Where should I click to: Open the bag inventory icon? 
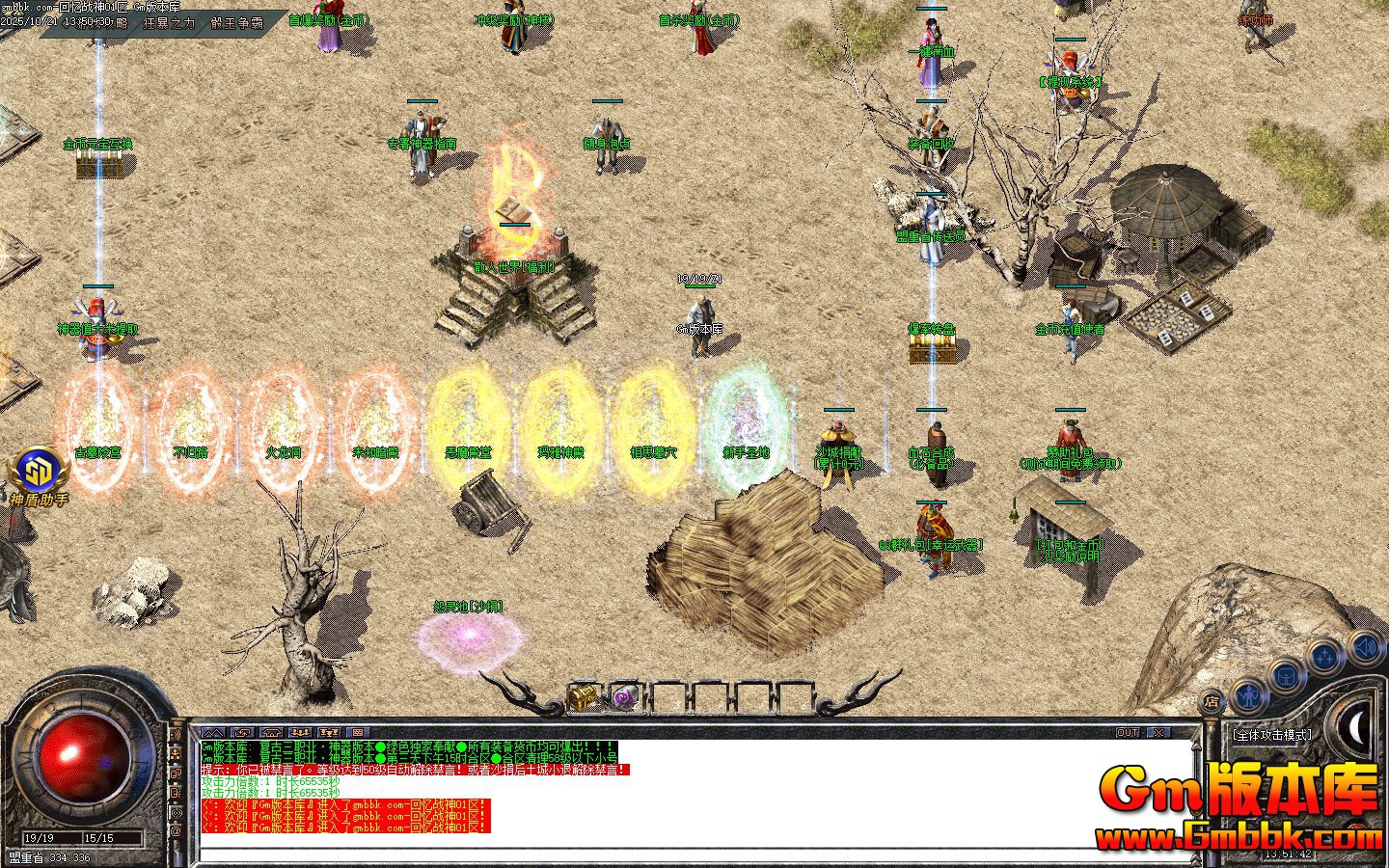(x=1286, y=675)
